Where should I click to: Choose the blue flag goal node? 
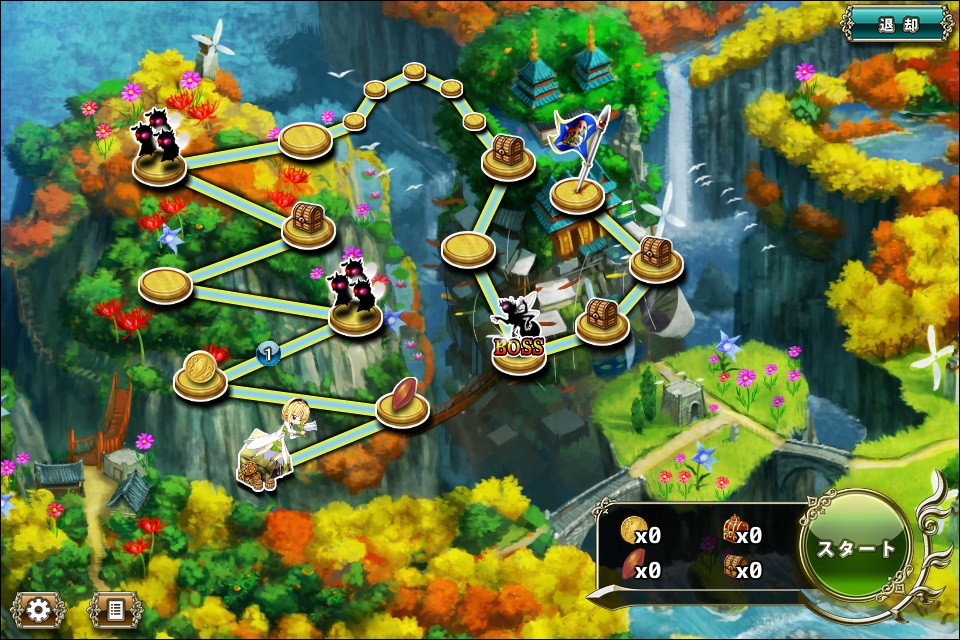[x=578, y=190]
